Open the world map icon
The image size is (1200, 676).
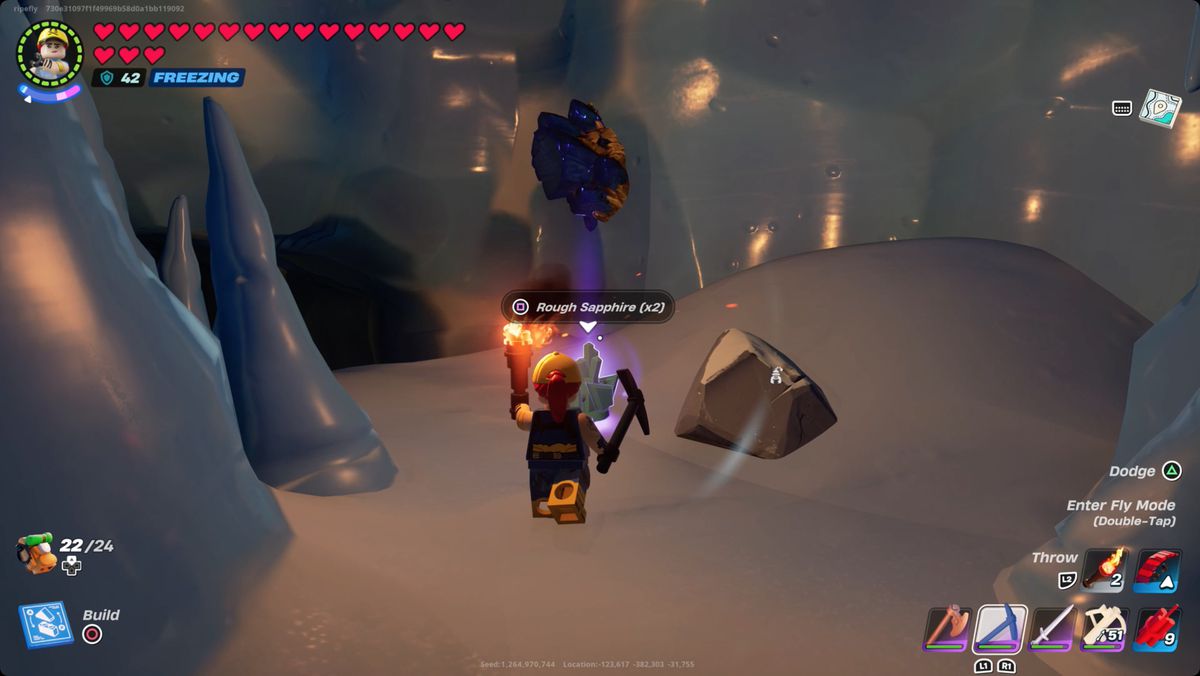click(x=1160, y=107)
